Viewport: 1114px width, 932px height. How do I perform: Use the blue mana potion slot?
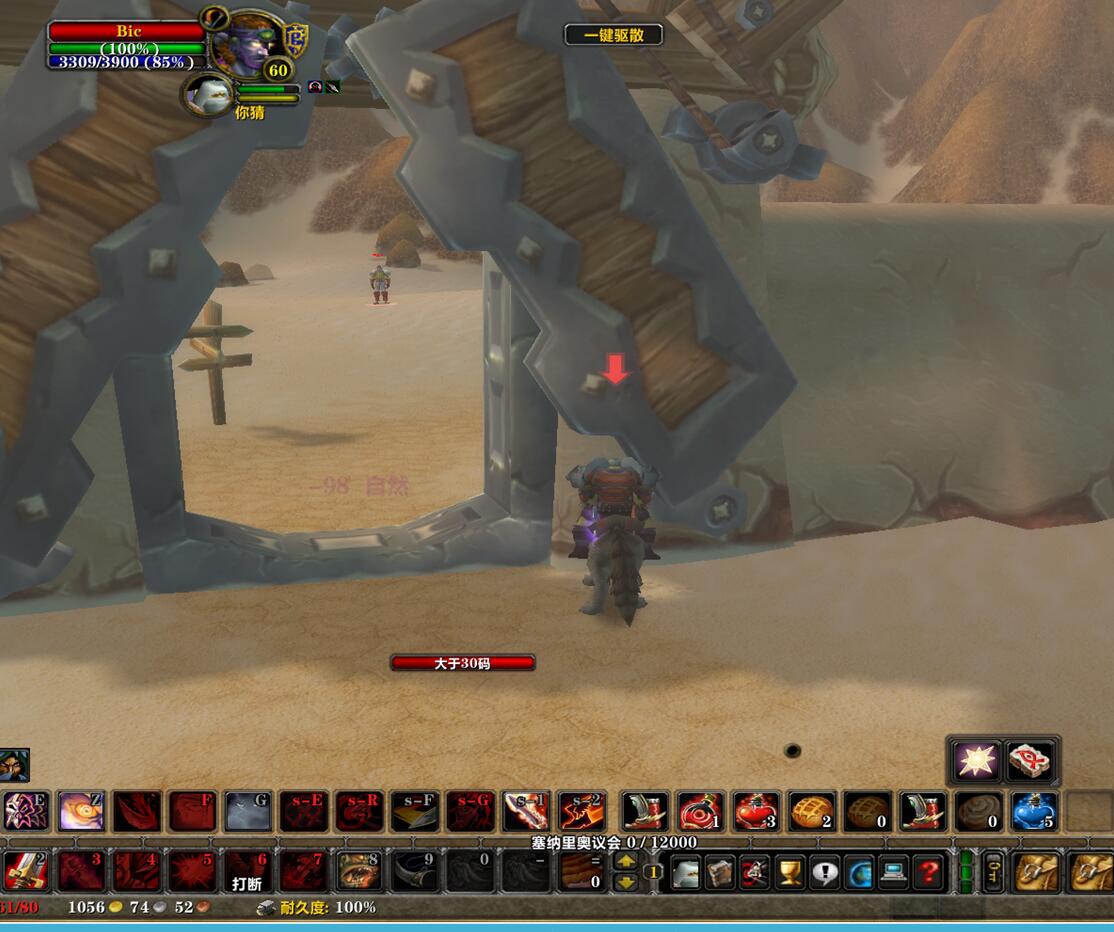click(1033, 811)
